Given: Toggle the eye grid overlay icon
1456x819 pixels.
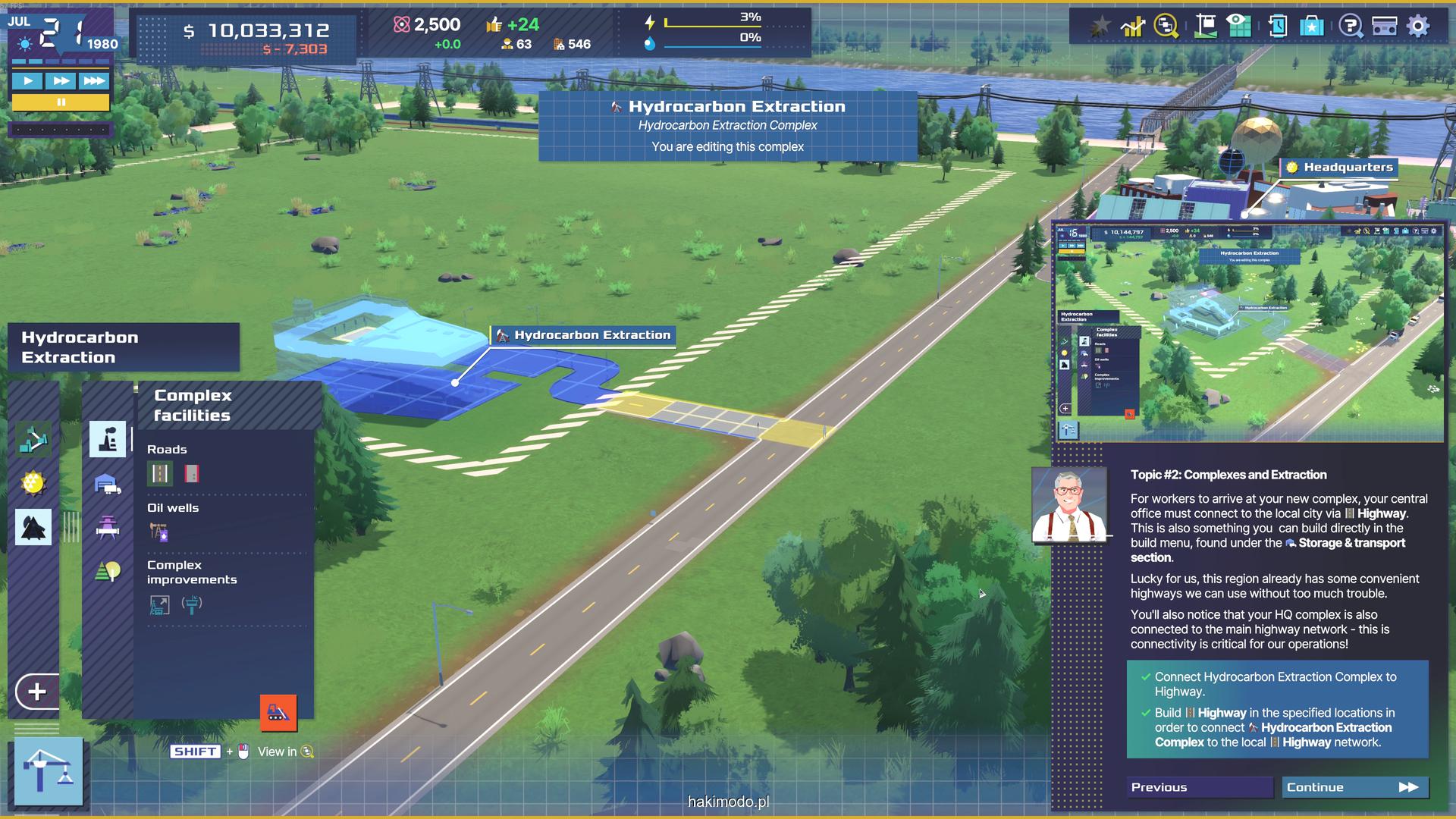Looking at the screenshot, I should (1239, 25).
